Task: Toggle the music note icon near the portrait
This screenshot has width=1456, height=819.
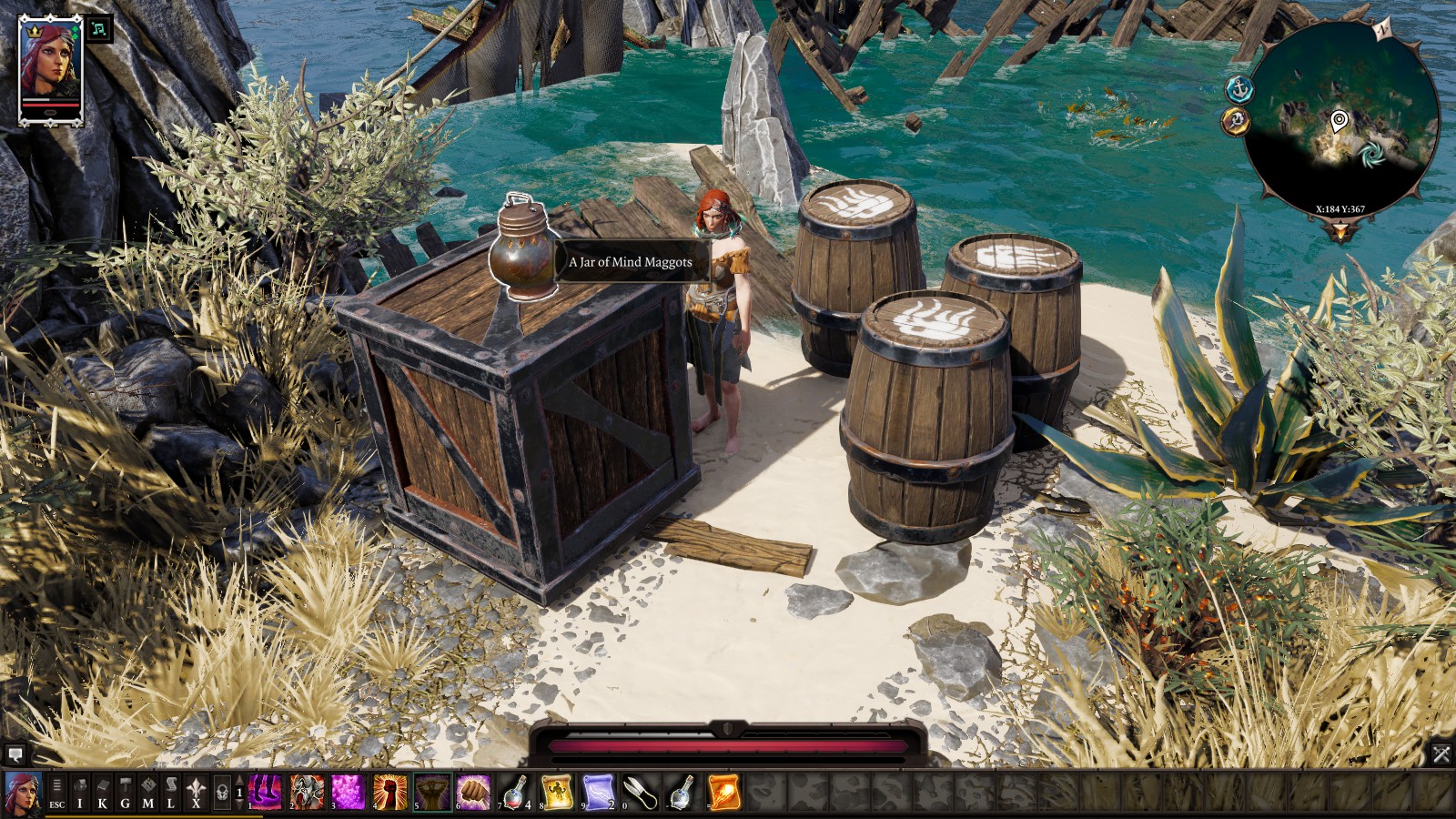Action: [x=100, y=30]
